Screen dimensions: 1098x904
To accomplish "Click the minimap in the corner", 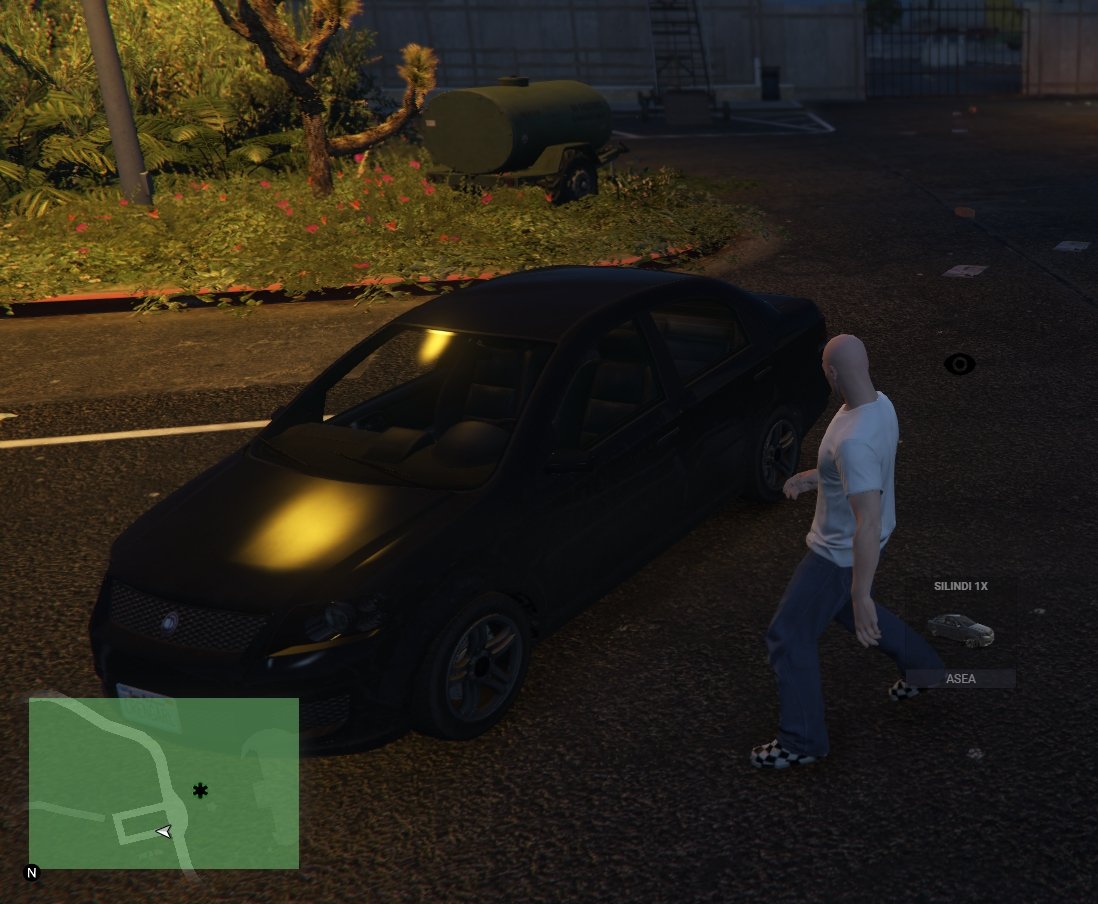I will pyautogui.click(x=164, y=782).
